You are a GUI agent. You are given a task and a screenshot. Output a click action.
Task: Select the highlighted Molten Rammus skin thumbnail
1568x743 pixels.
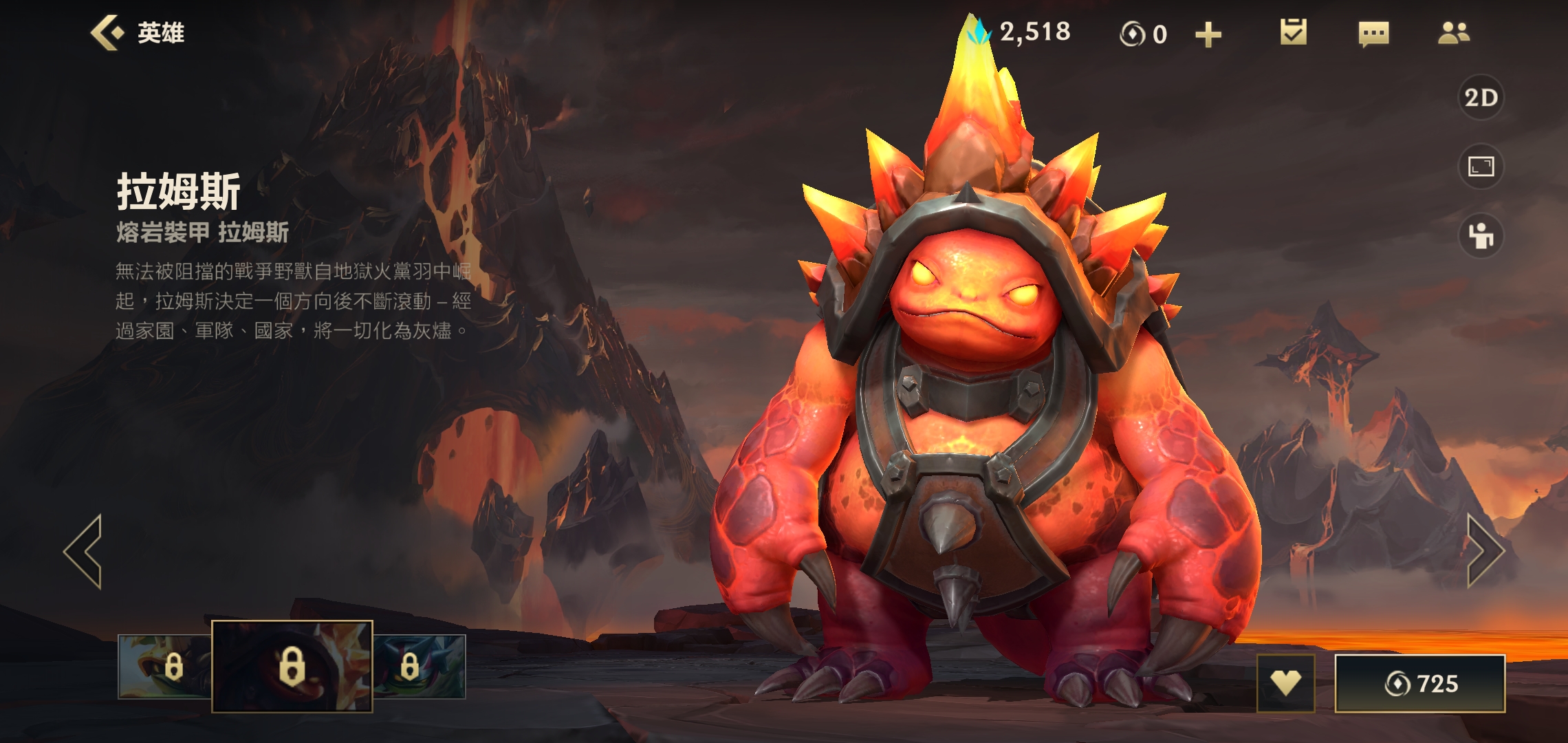(x=292, y=666)
